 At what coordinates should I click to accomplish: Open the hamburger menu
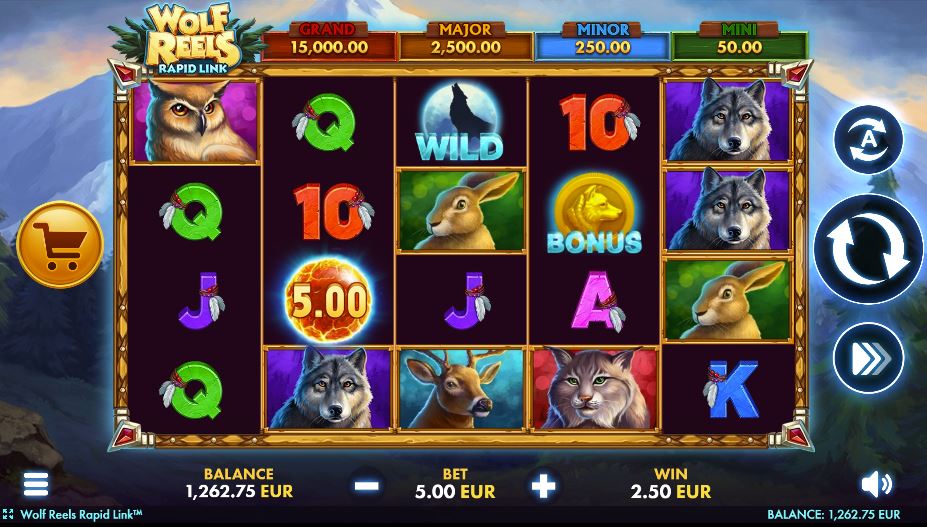[x=36, y=485]
